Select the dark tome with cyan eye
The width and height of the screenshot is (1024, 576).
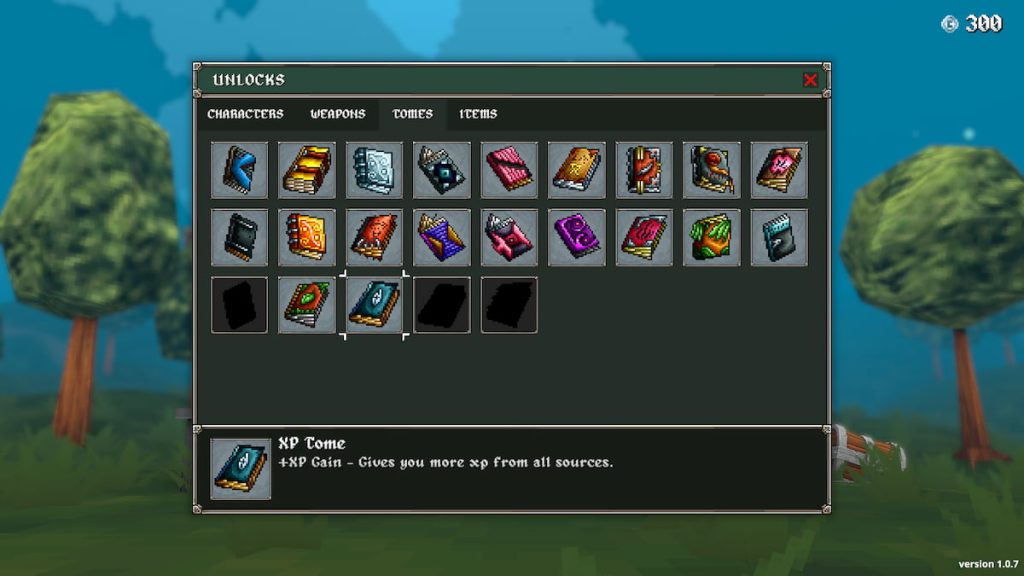[x=442, y=170]
